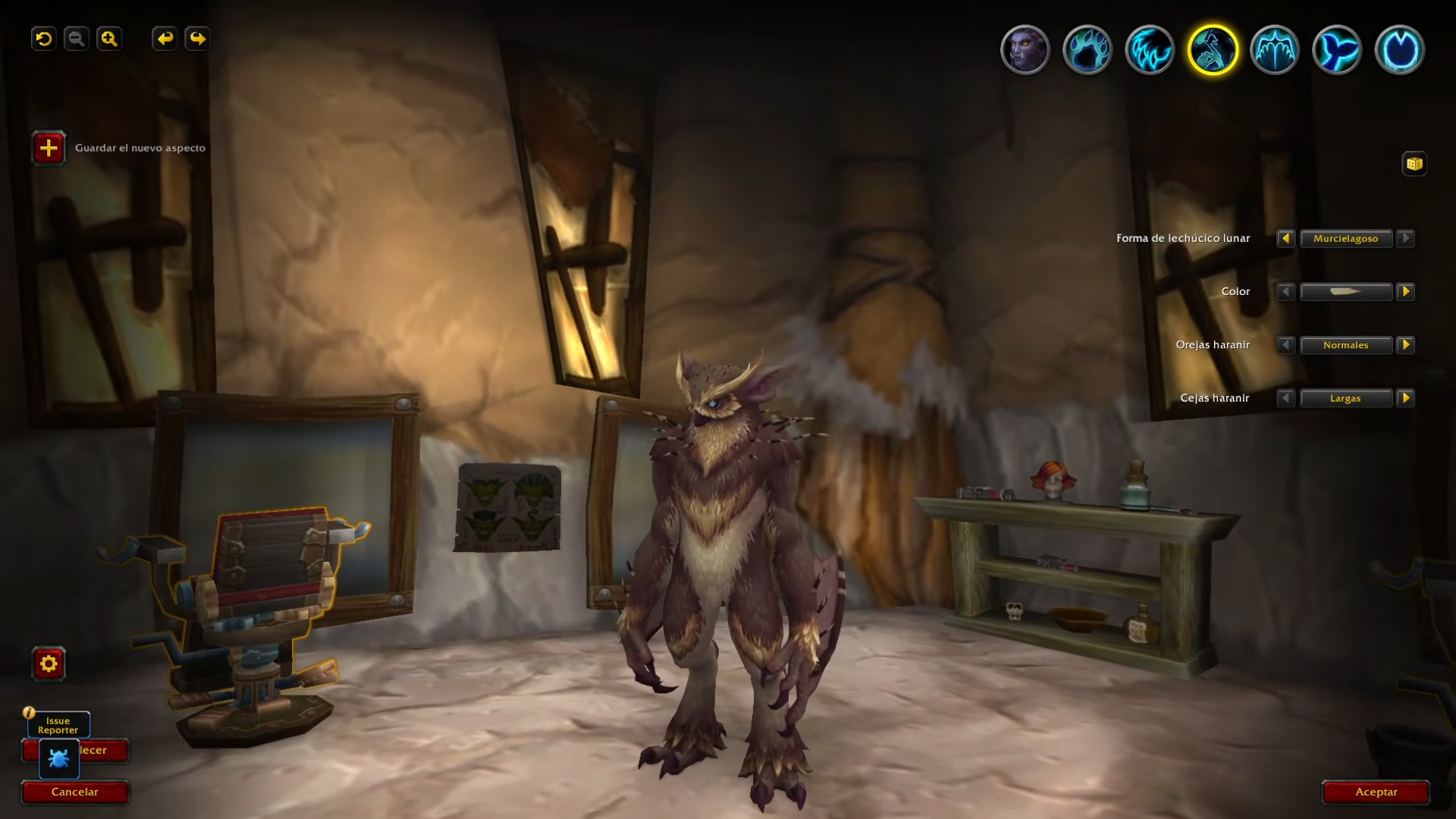
Task: Open the winged flight form category
Action: click(1275, 50)
